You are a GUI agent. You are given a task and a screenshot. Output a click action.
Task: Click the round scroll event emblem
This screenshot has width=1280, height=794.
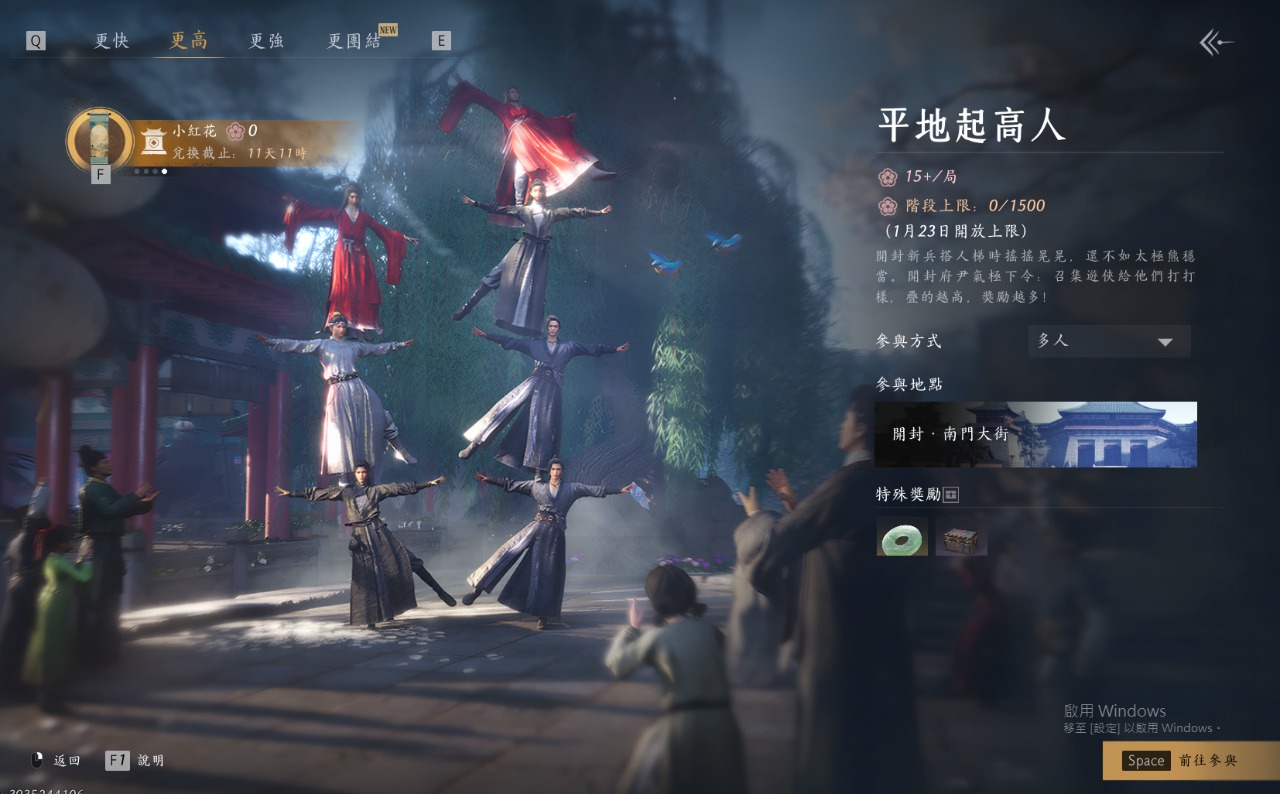(x=100, y=141)
